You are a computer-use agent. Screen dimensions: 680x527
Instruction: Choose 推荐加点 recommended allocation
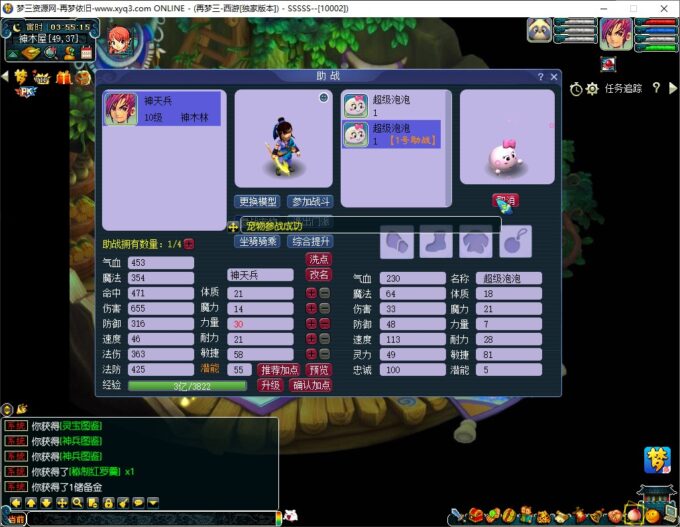click(x=280, y=369)
